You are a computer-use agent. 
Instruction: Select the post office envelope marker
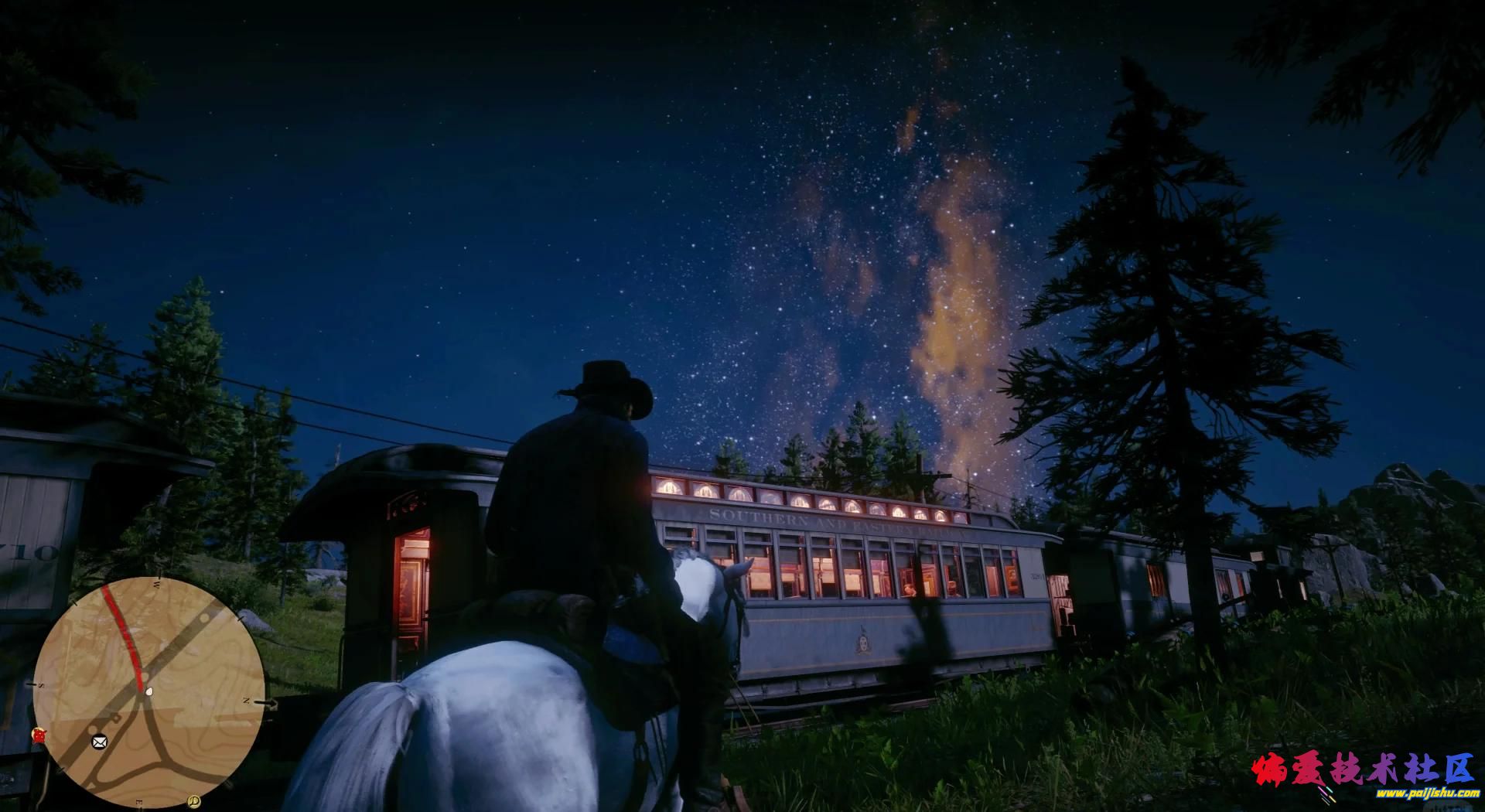[x=99, y=742]
